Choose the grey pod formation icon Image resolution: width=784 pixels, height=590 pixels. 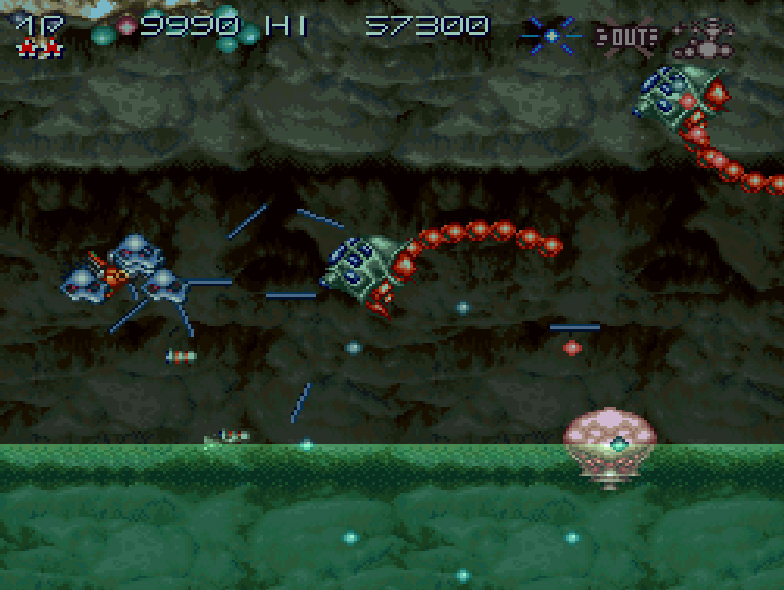(x=703, y=37)
